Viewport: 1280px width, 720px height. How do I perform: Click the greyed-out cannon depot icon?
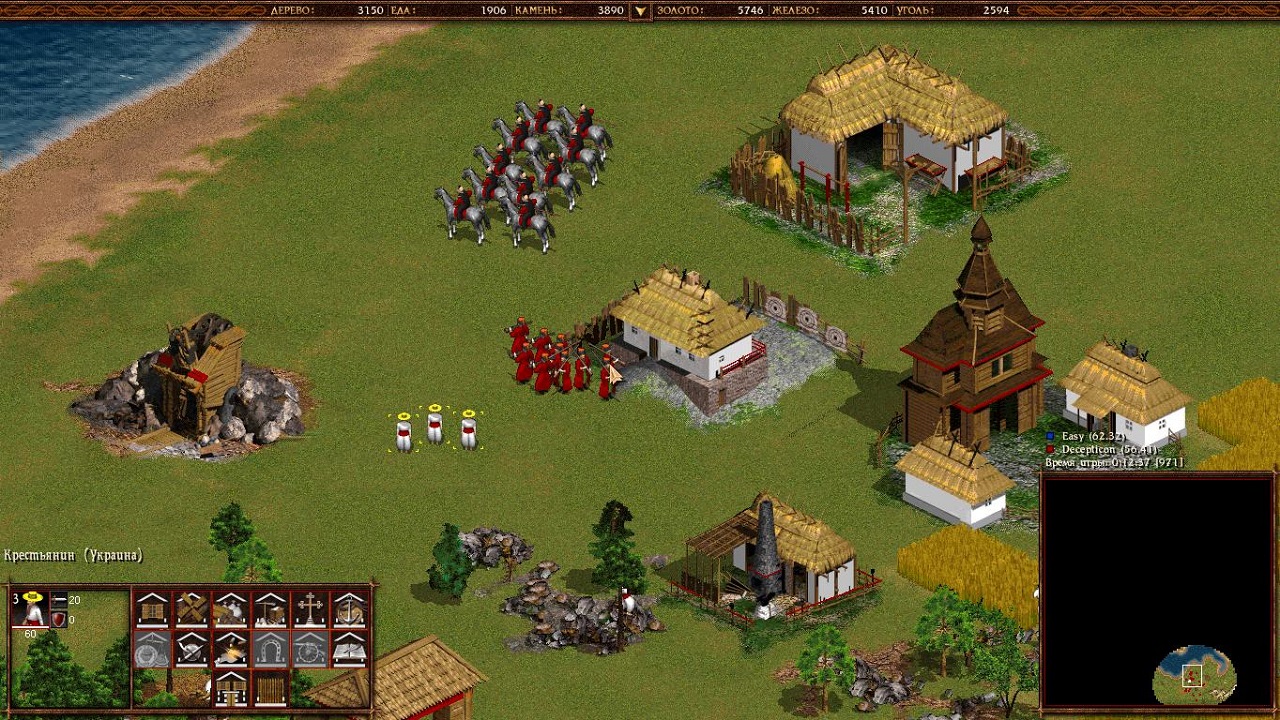310,649
